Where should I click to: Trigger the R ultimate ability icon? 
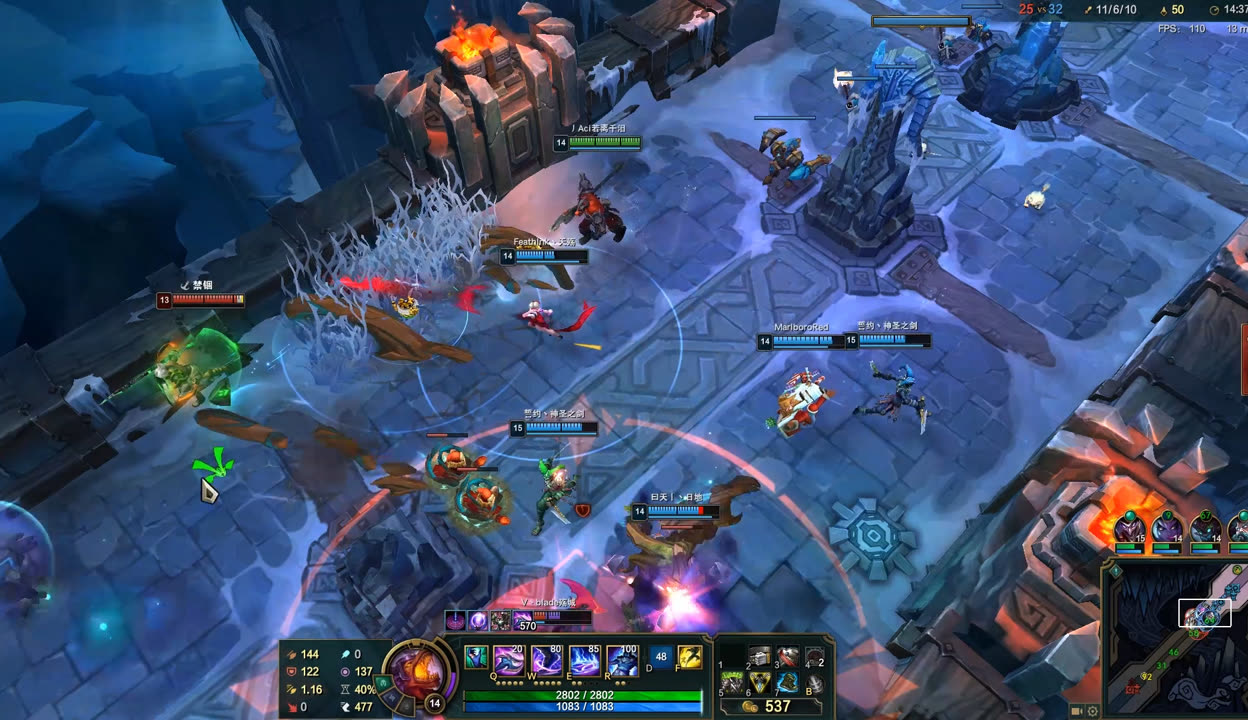pos(622,661)
